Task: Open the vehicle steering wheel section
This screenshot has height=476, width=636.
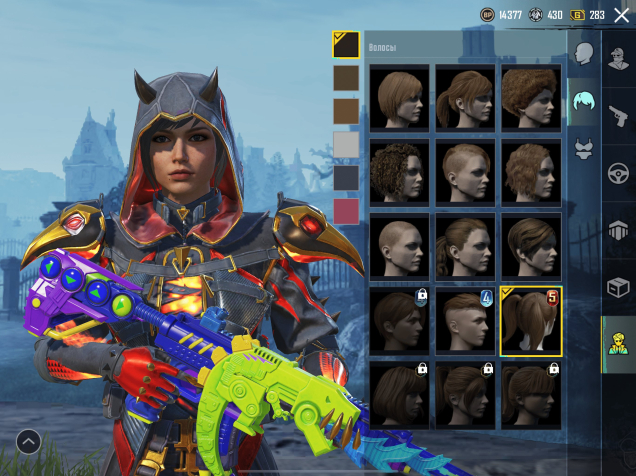Action: [x=619, y=172]
